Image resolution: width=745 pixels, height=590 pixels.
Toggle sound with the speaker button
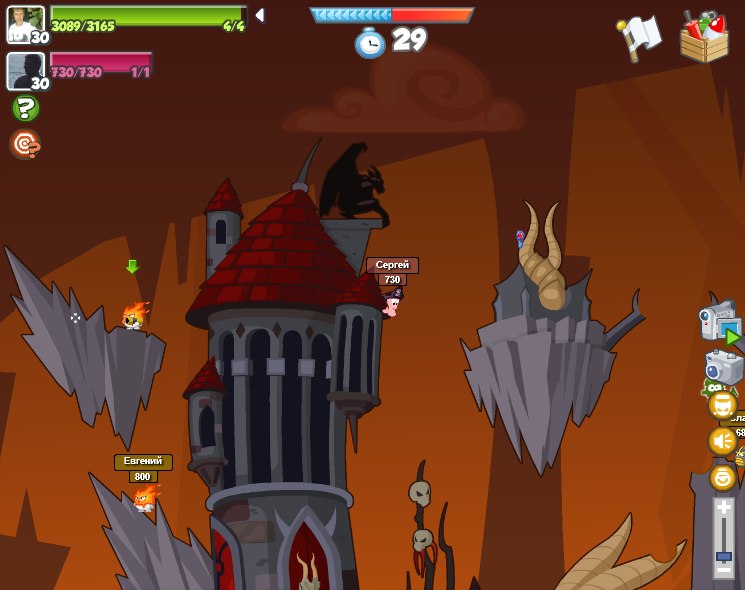pos(722,441)
